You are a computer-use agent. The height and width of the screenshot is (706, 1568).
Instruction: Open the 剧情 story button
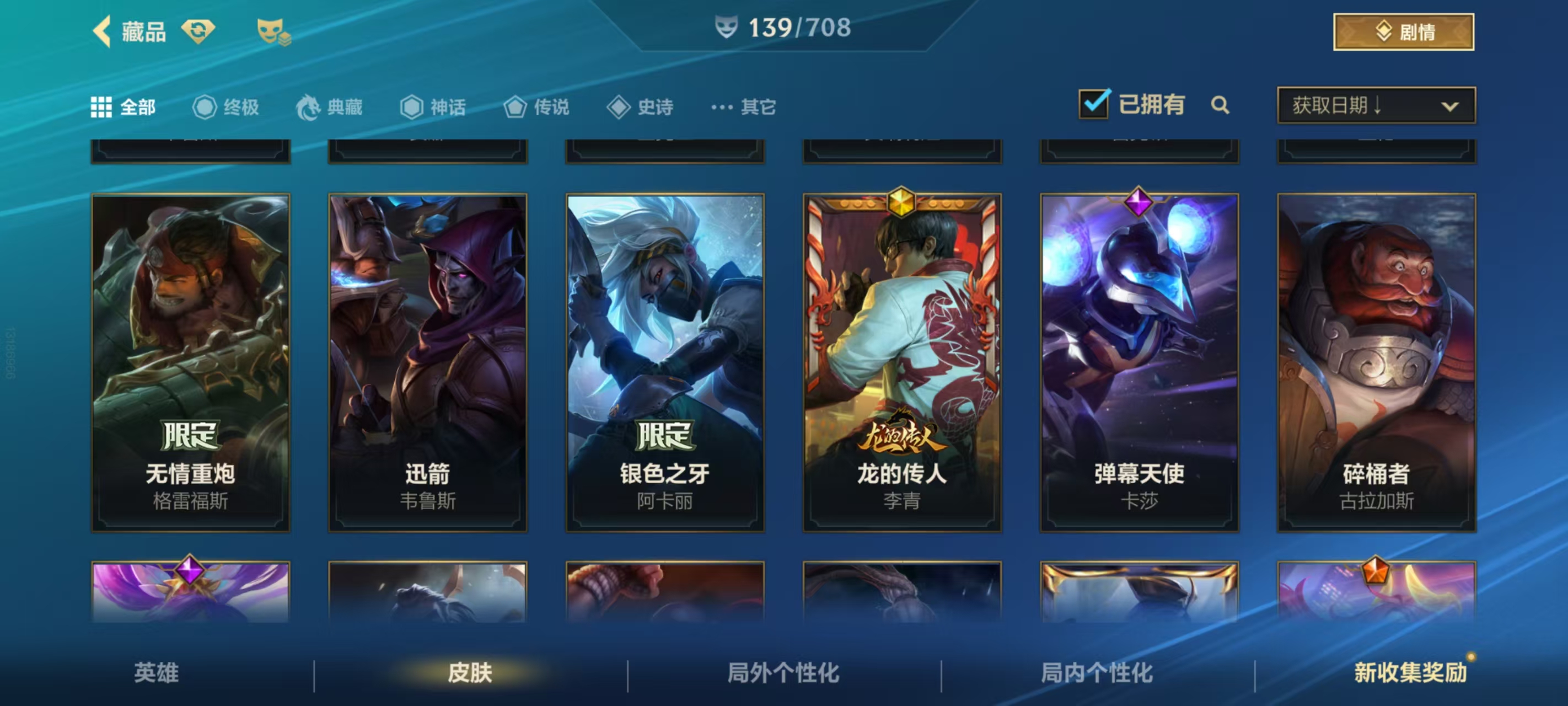point(1403,31)
